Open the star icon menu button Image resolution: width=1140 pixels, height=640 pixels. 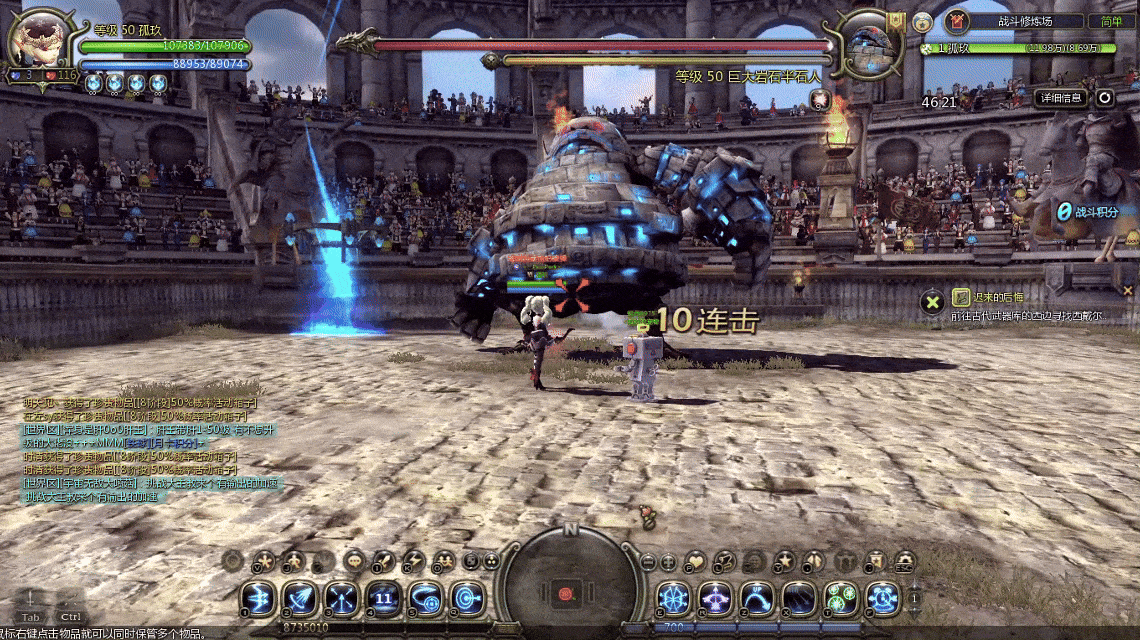(x=785, y=561)
